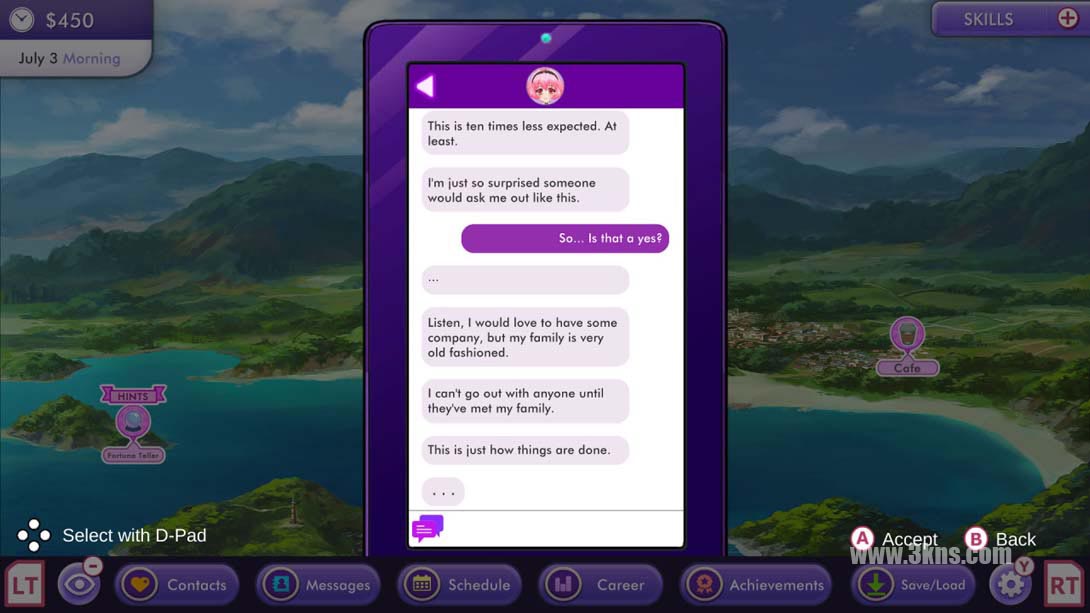Open the Messages menu

318,585
